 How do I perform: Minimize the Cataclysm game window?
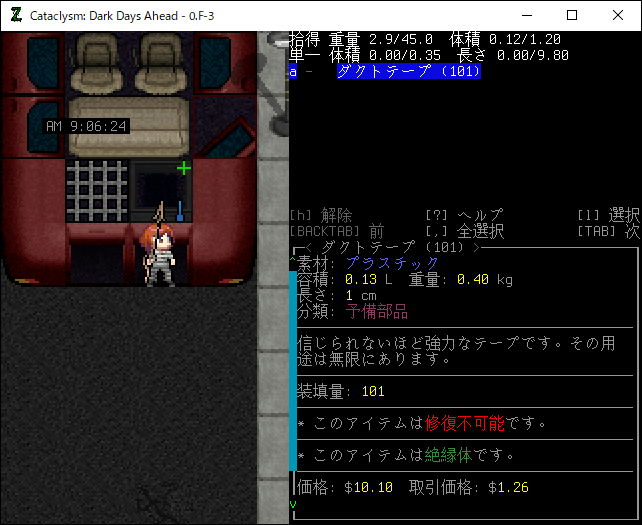[x=526, y=16]
